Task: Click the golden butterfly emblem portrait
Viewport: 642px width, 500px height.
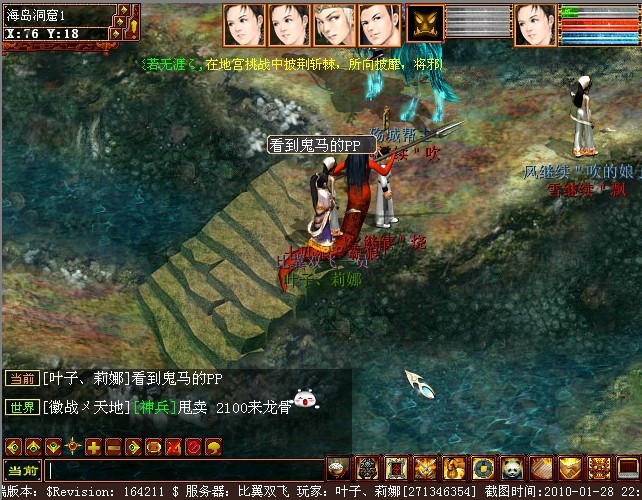Action: click(x=425, y=24)
